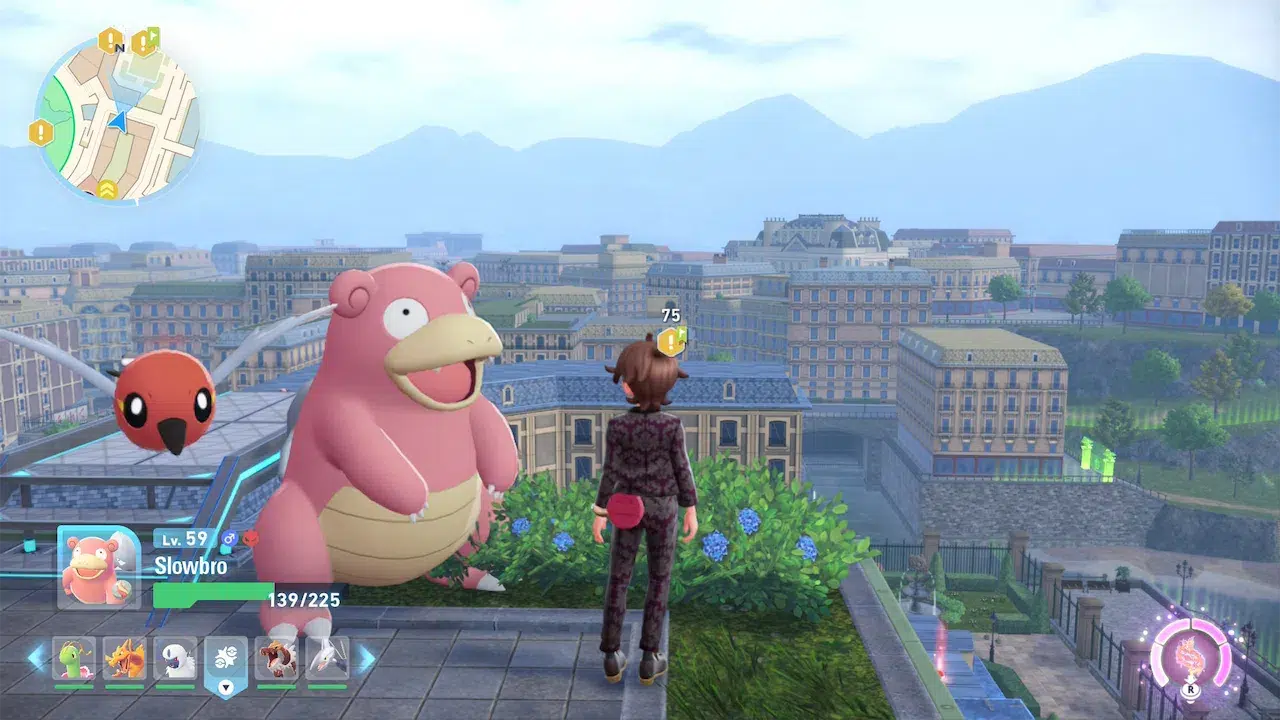Choose Charizard from the party bar

(124, 659)
